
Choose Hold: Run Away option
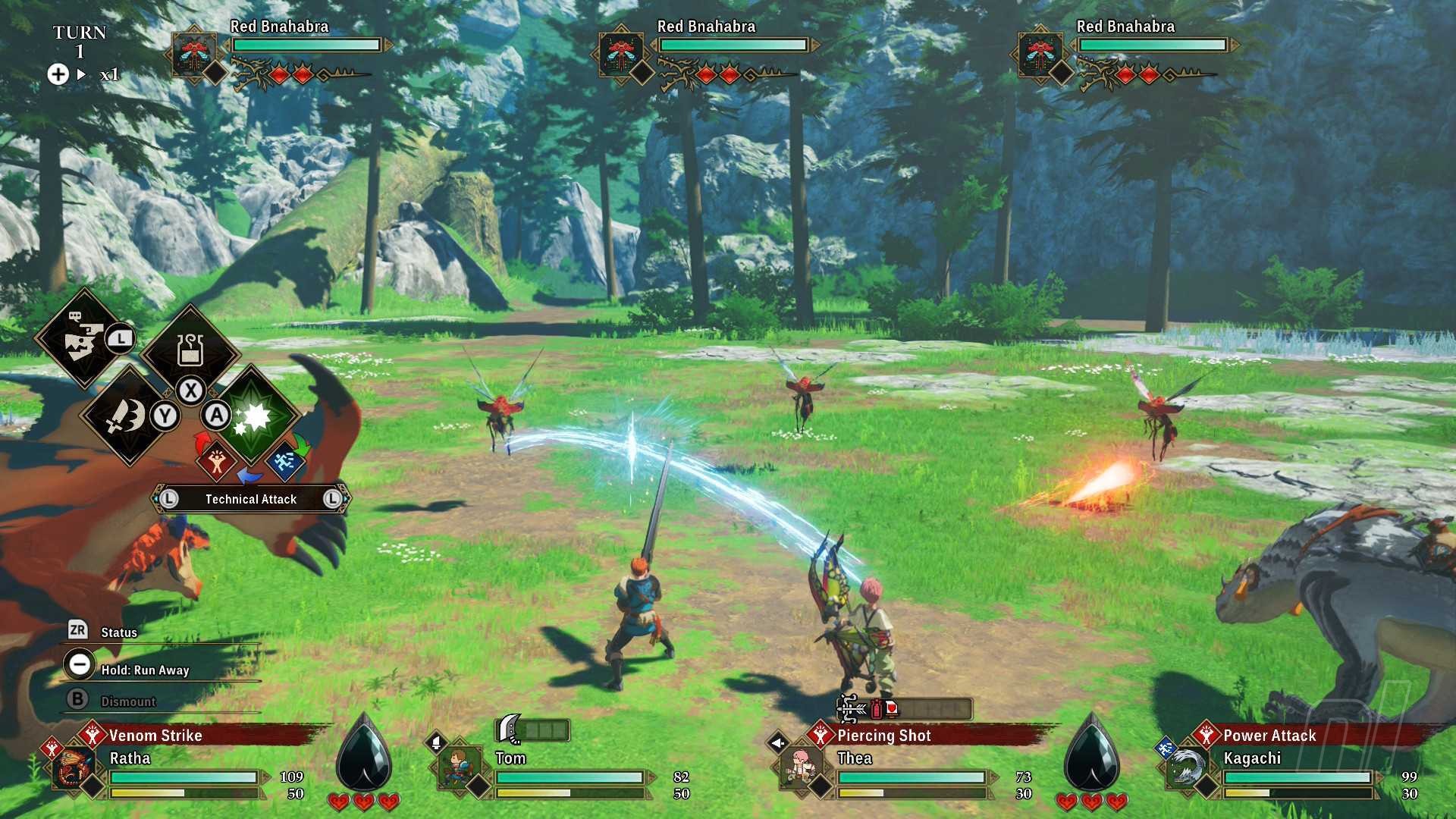point(145,670)
